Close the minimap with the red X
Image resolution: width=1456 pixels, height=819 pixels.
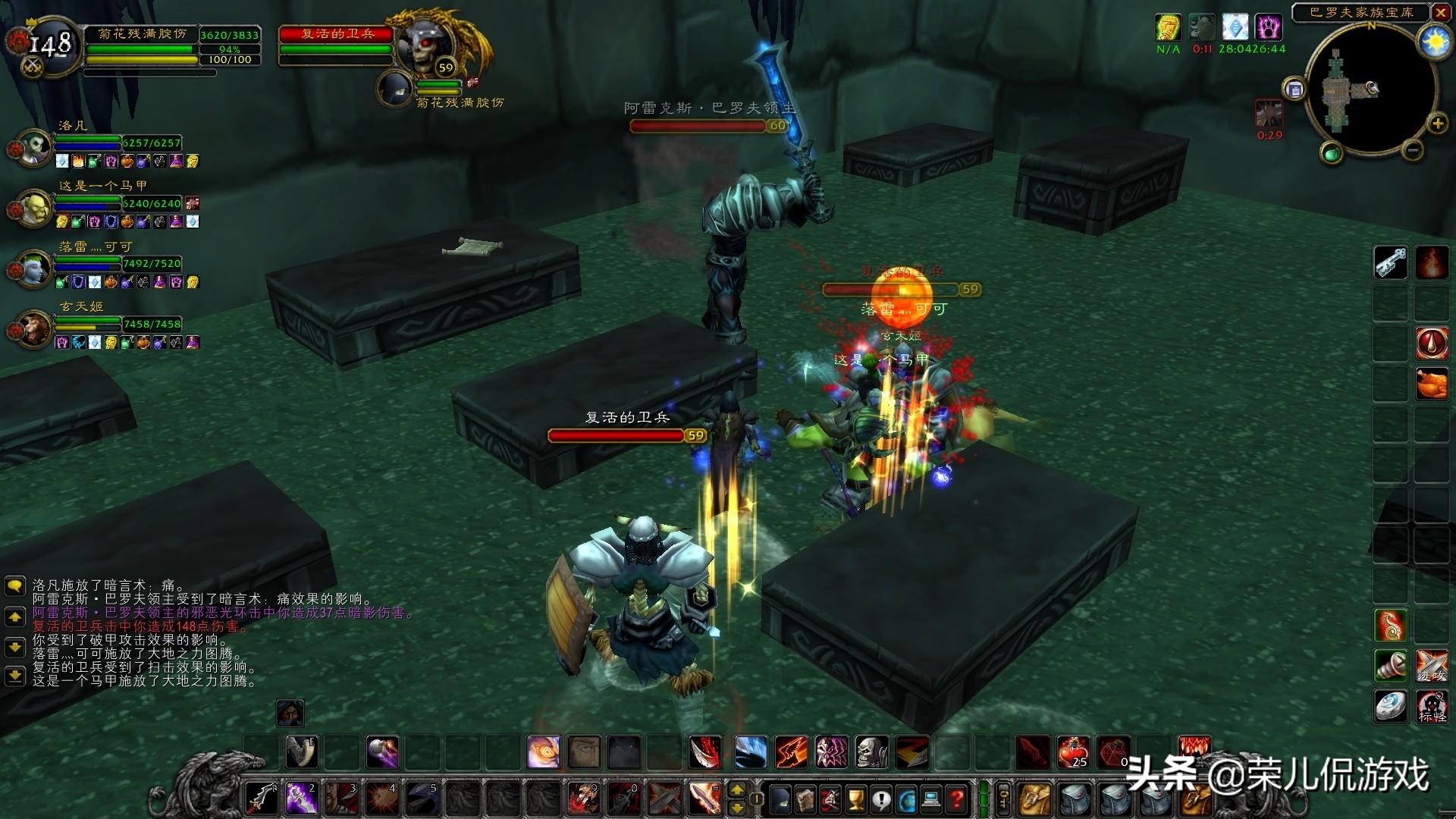click(1440, 12)
